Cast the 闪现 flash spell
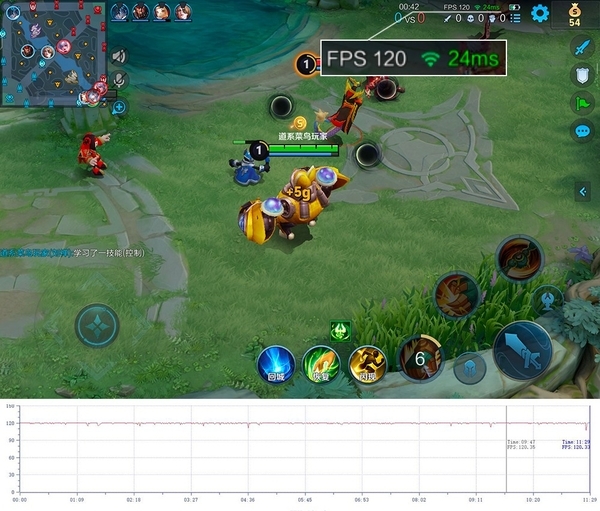The height and width of the screenshot is (511, 600). click(368, 364)
